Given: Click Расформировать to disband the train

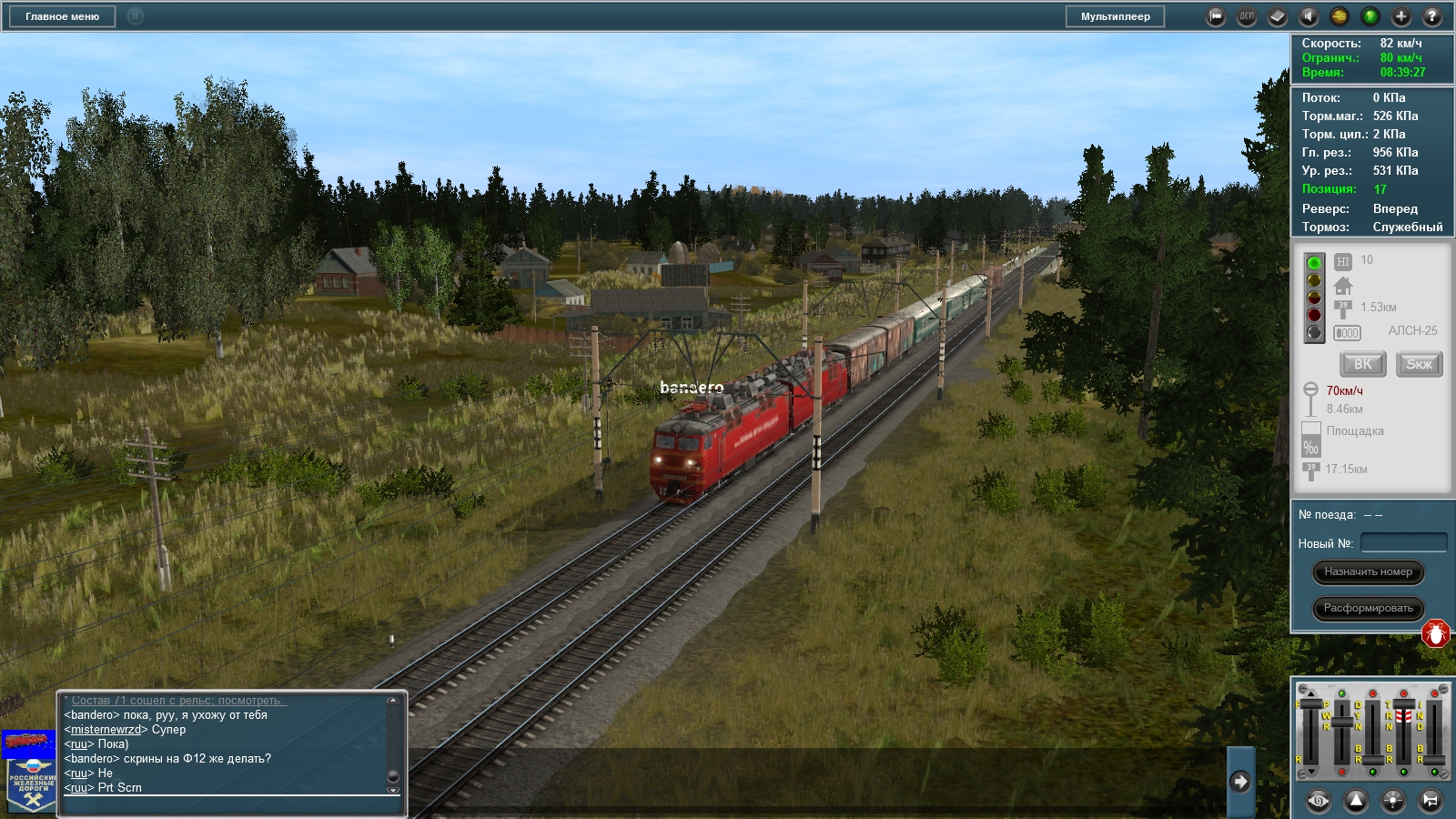Looking at the screenshot, I should coord(1368,608).
